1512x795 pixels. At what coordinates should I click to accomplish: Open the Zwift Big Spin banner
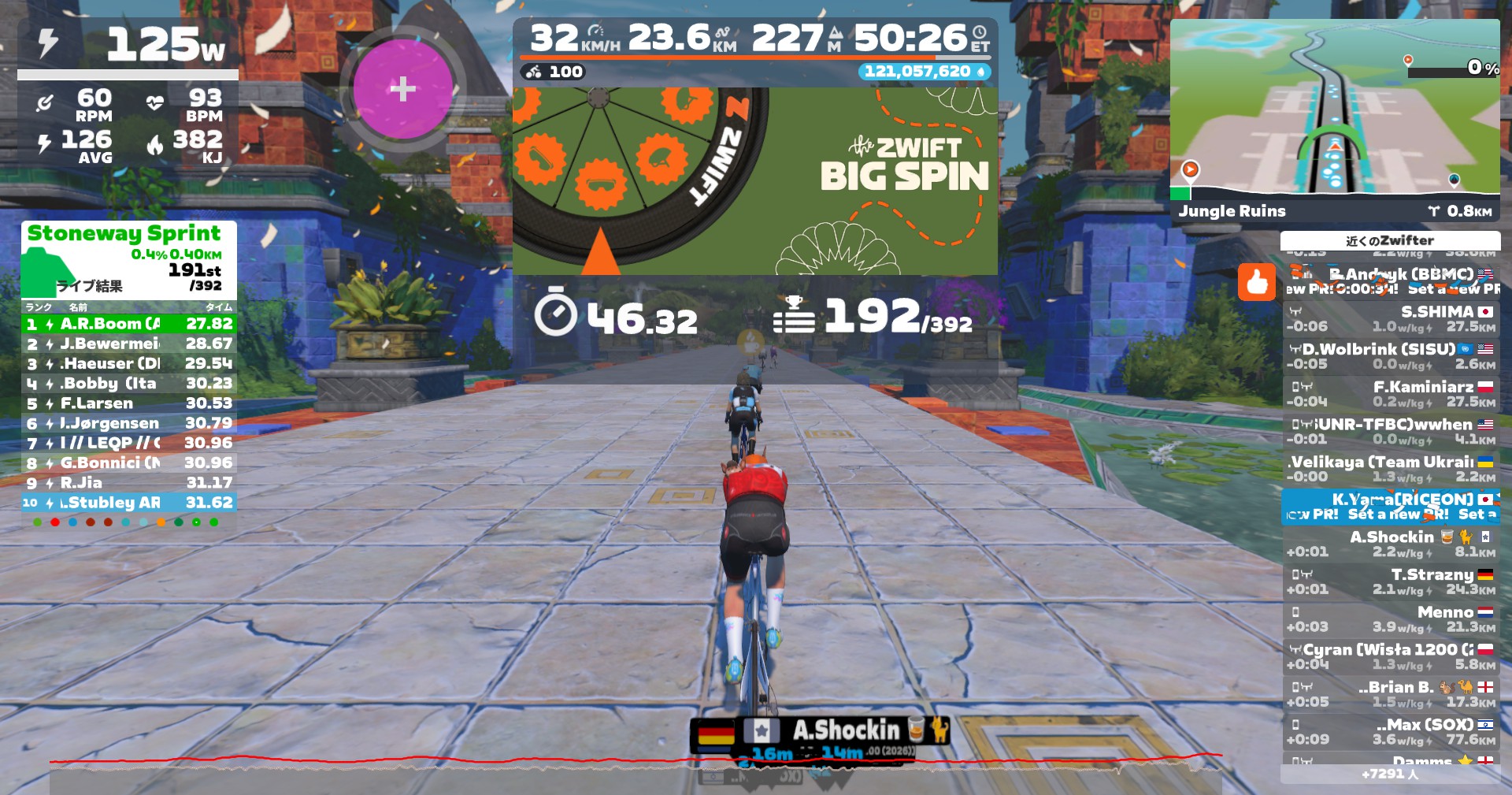[754, 180]
